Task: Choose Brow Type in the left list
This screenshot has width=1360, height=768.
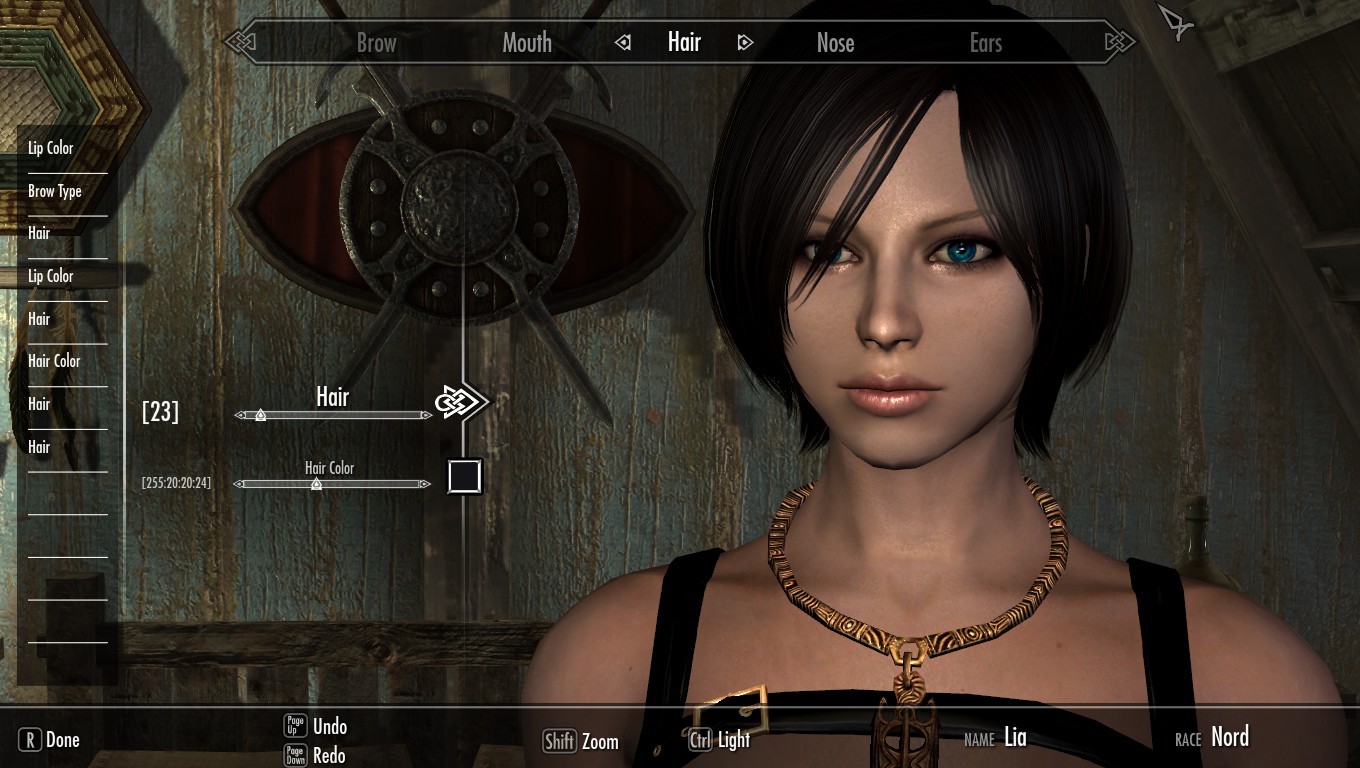Action: point(55,191)
